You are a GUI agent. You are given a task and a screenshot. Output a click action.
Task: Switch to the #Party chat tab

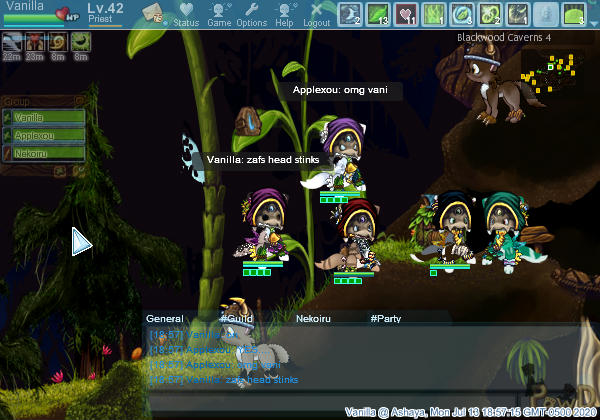(x=385, y=318)
